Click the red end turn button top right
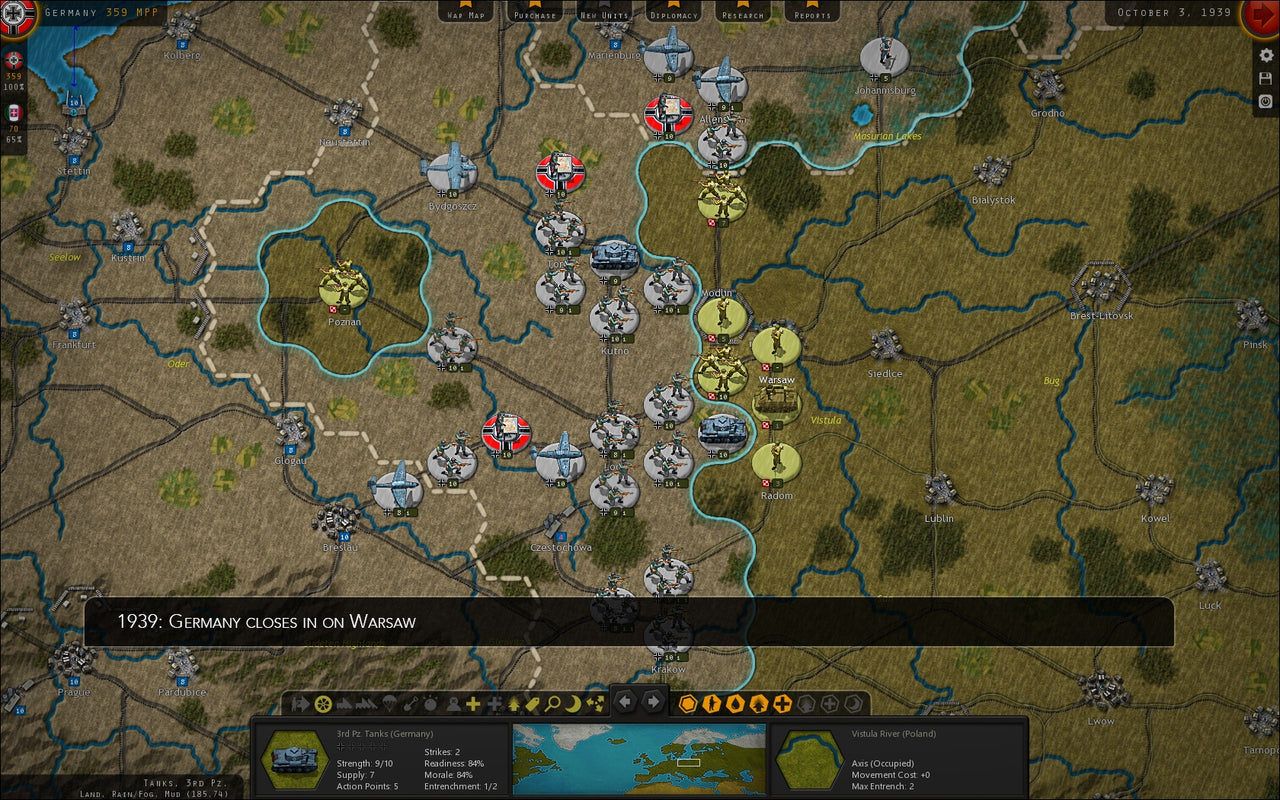1280x800 pixels. point(1262,14)
